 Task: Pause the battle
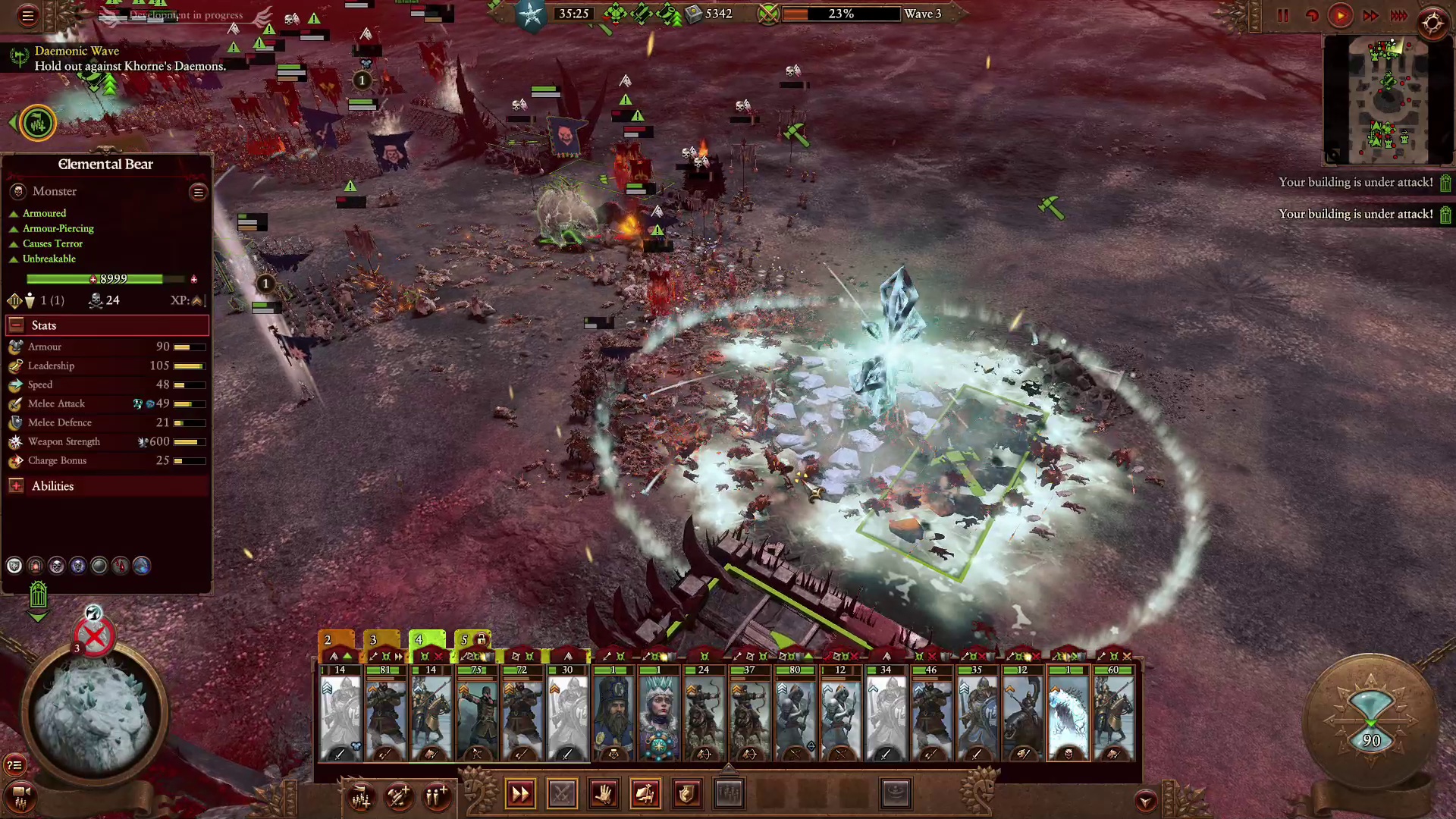pos(1283,16)
